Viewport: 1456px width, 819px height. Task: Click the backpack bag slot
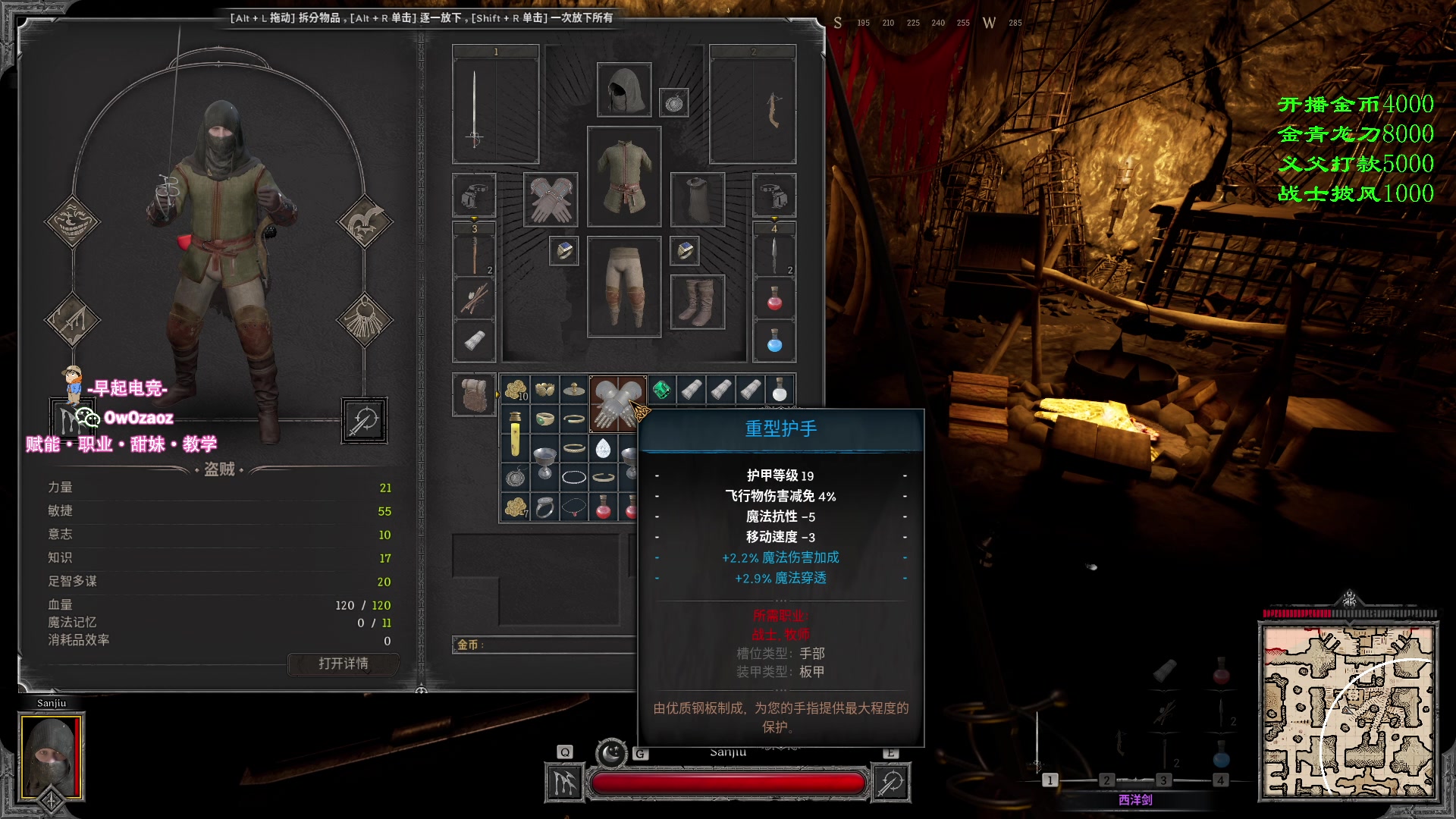pyautogui.click(x=475, y=394)
